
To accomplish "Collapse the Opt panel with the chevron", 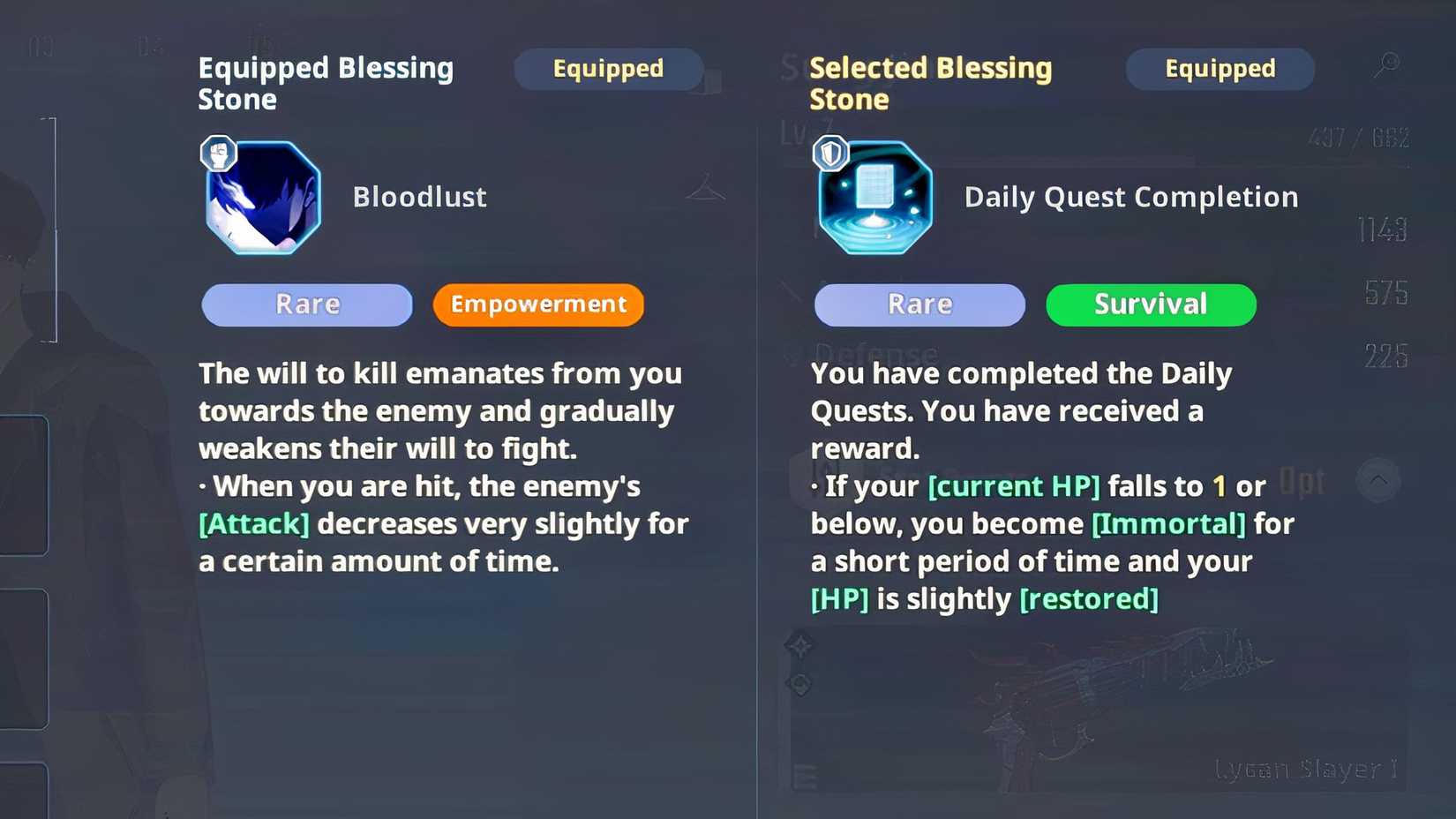I will (1378, 481).
